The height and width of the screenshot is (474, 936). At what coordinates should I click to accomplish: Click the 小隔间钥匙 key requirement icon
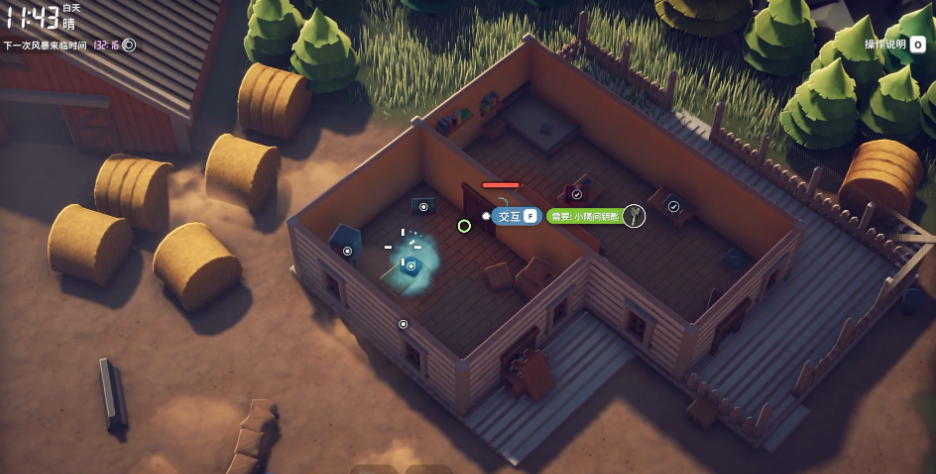coord(634,216)
